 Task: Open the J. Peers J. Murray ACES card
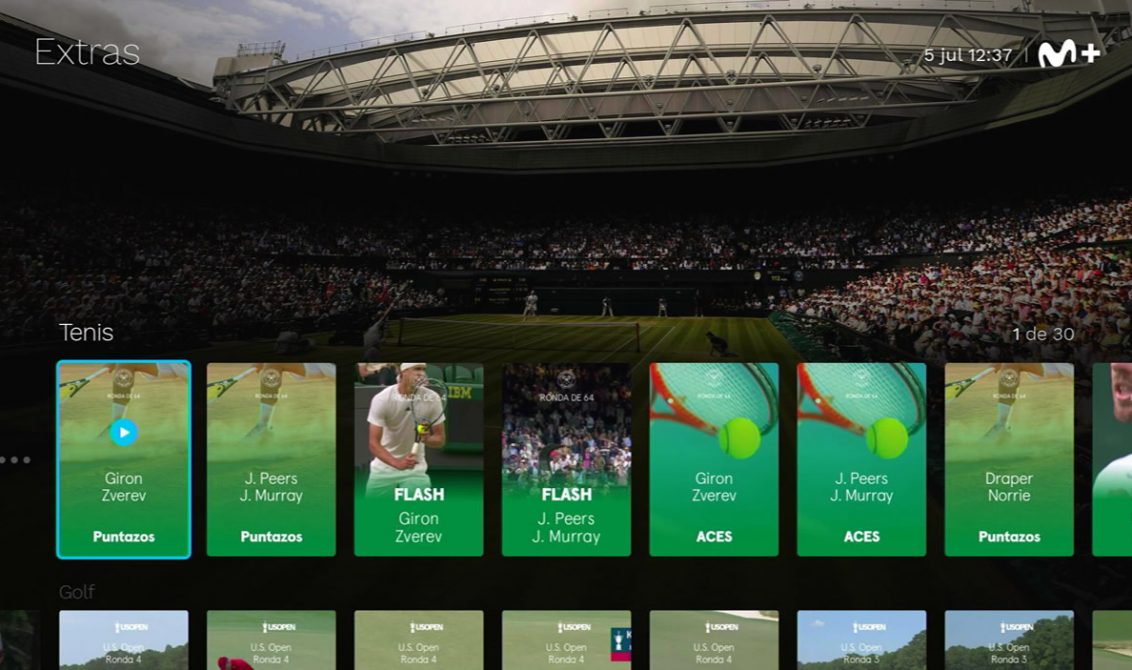pos(861,459)
